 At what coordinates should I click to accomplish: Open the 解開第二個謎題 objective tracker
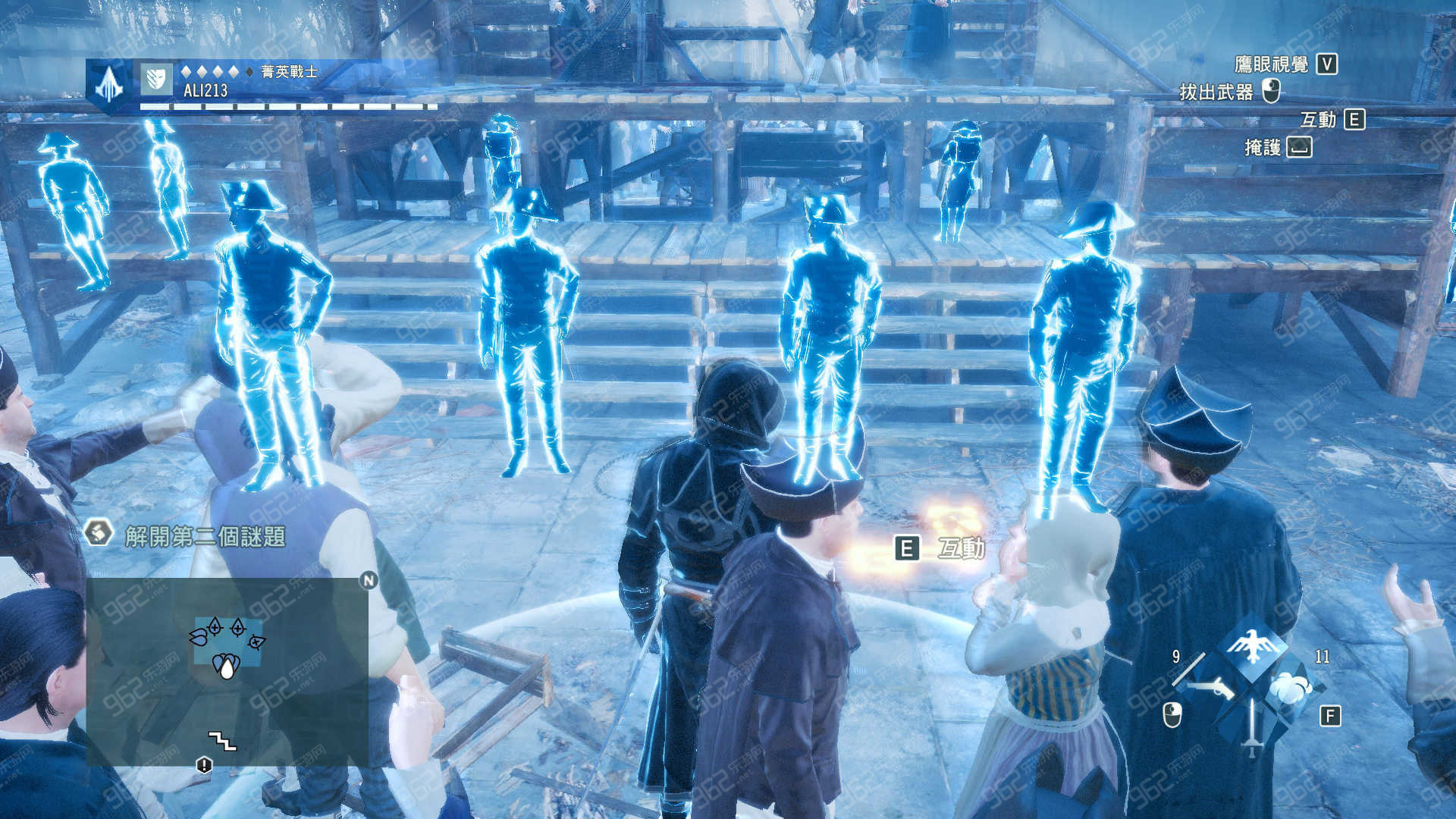205,536
